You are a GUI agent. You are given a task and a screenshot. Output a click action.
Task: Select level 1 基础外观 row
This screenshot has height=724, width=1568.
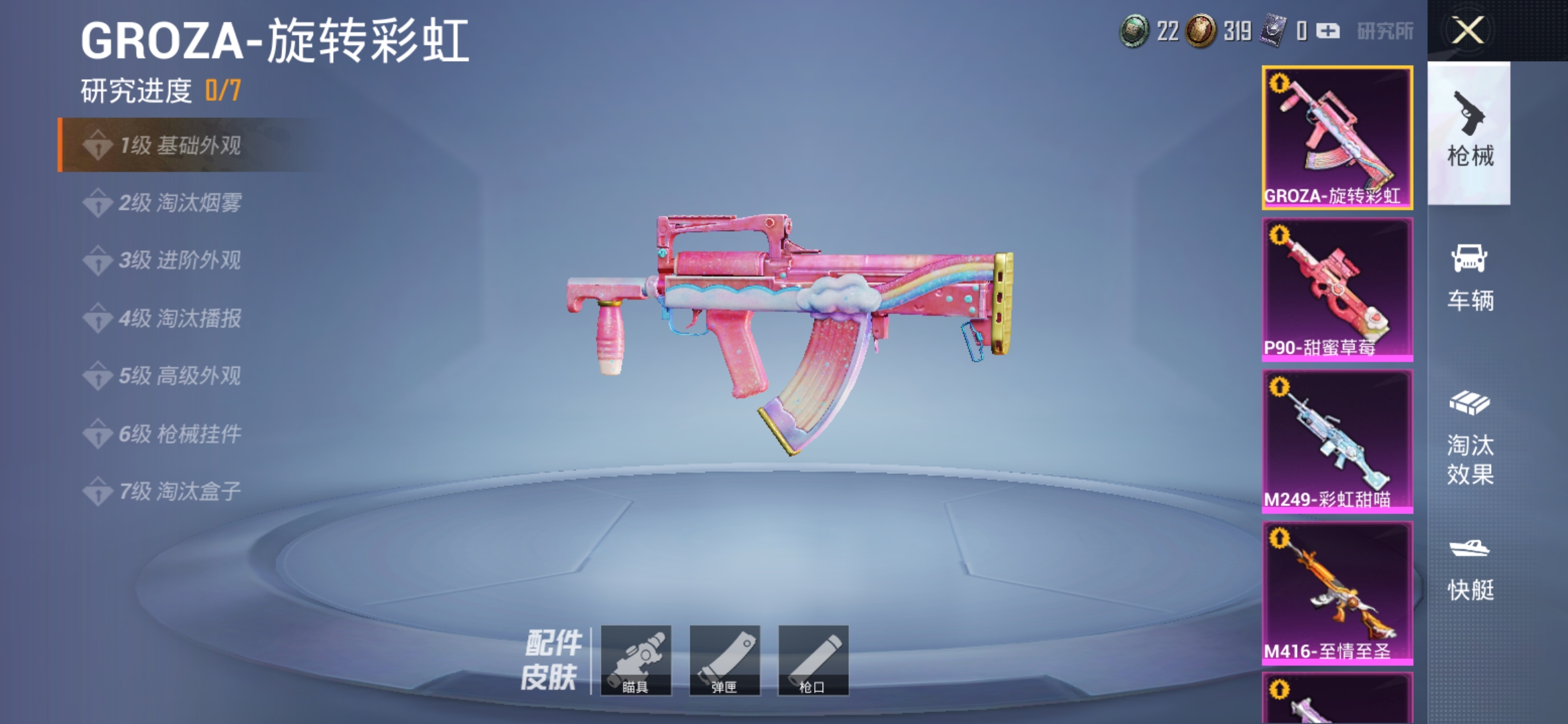[181, 145]
